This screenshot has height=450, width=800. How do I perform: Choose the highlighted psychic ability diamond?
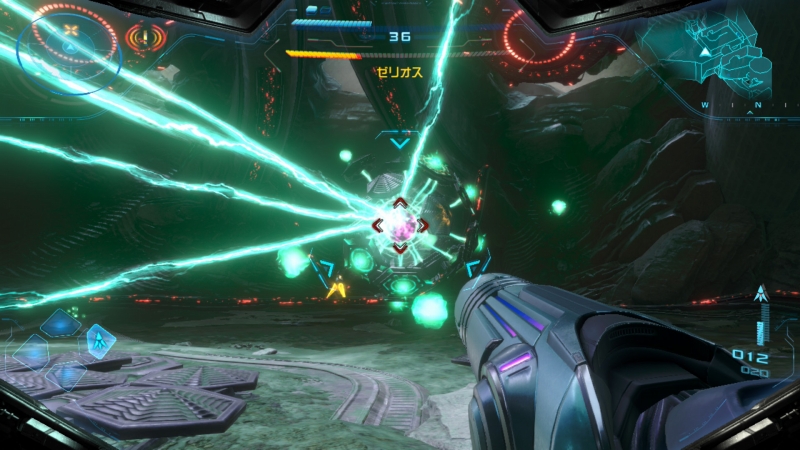coord(97,340)
